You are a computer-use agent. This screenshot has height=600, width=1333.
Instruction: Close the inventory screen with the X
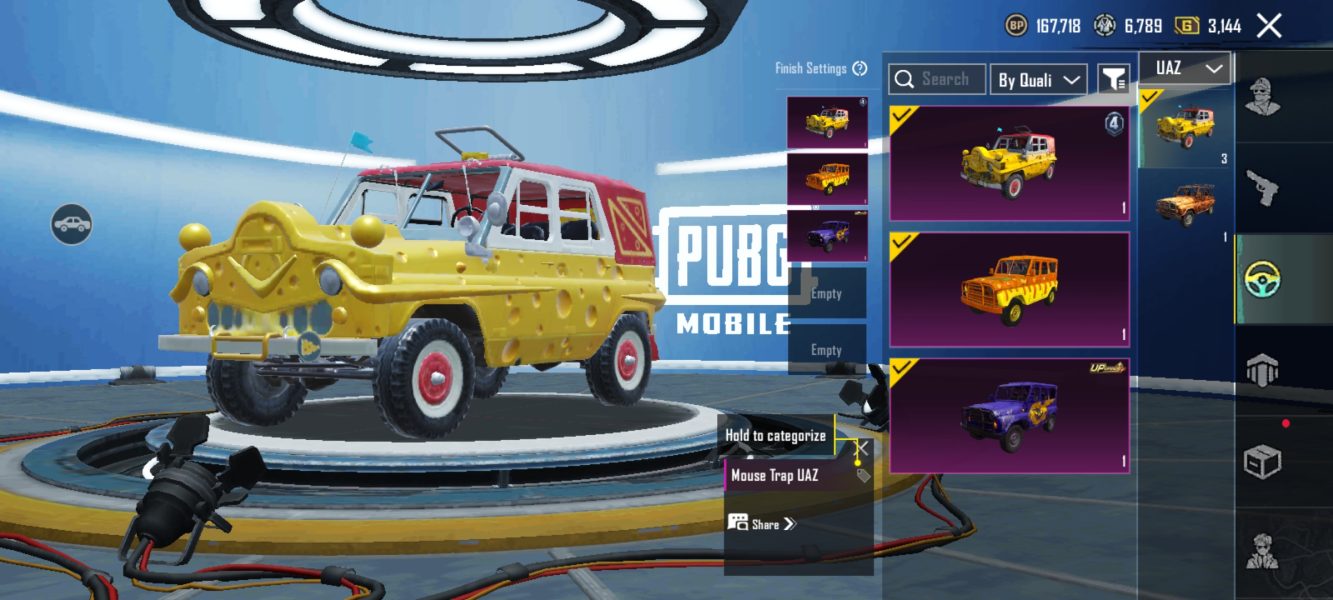coord(1269,26)
